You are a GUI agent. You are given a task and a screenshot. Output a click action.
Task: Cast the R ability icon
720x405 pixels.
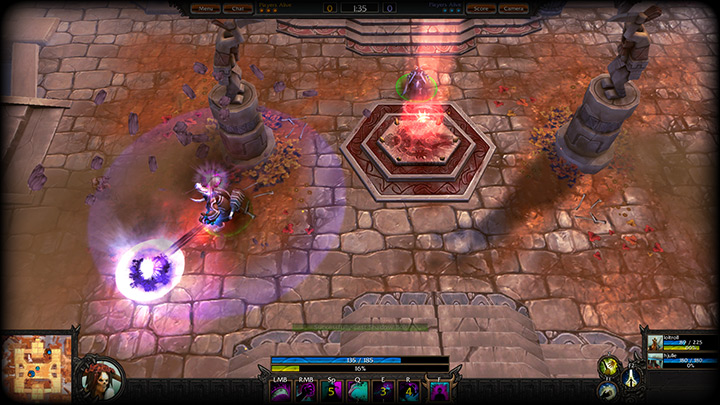(408, 390)
